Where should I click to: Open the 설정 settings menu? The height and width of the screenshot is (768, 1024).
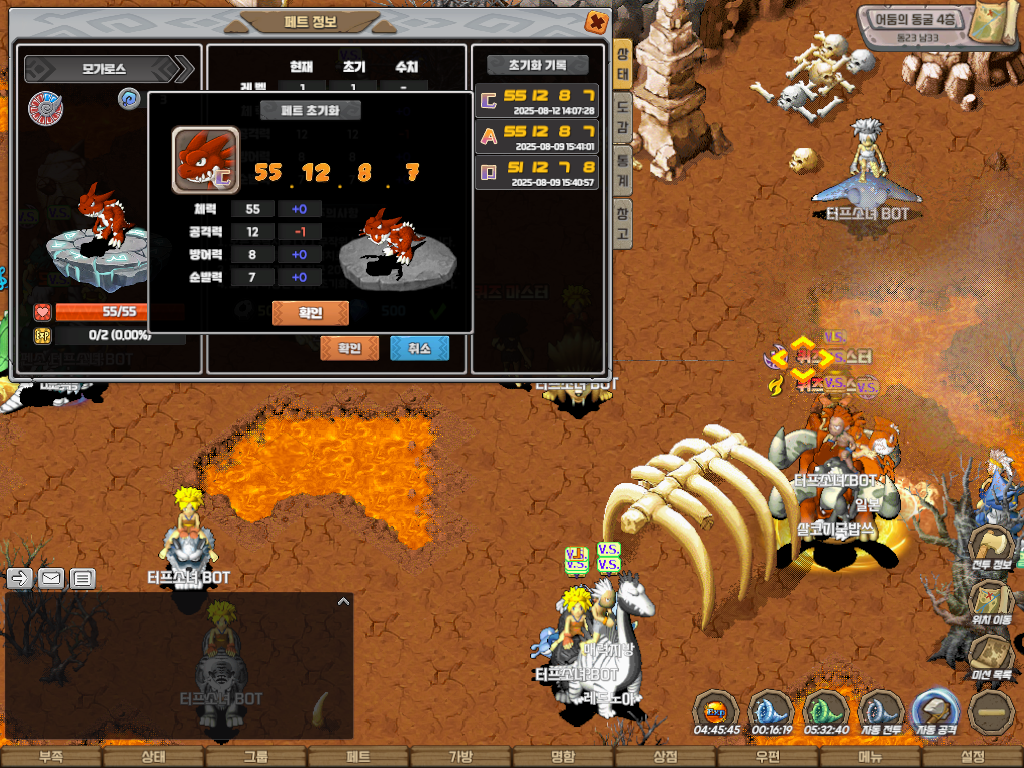972,757
